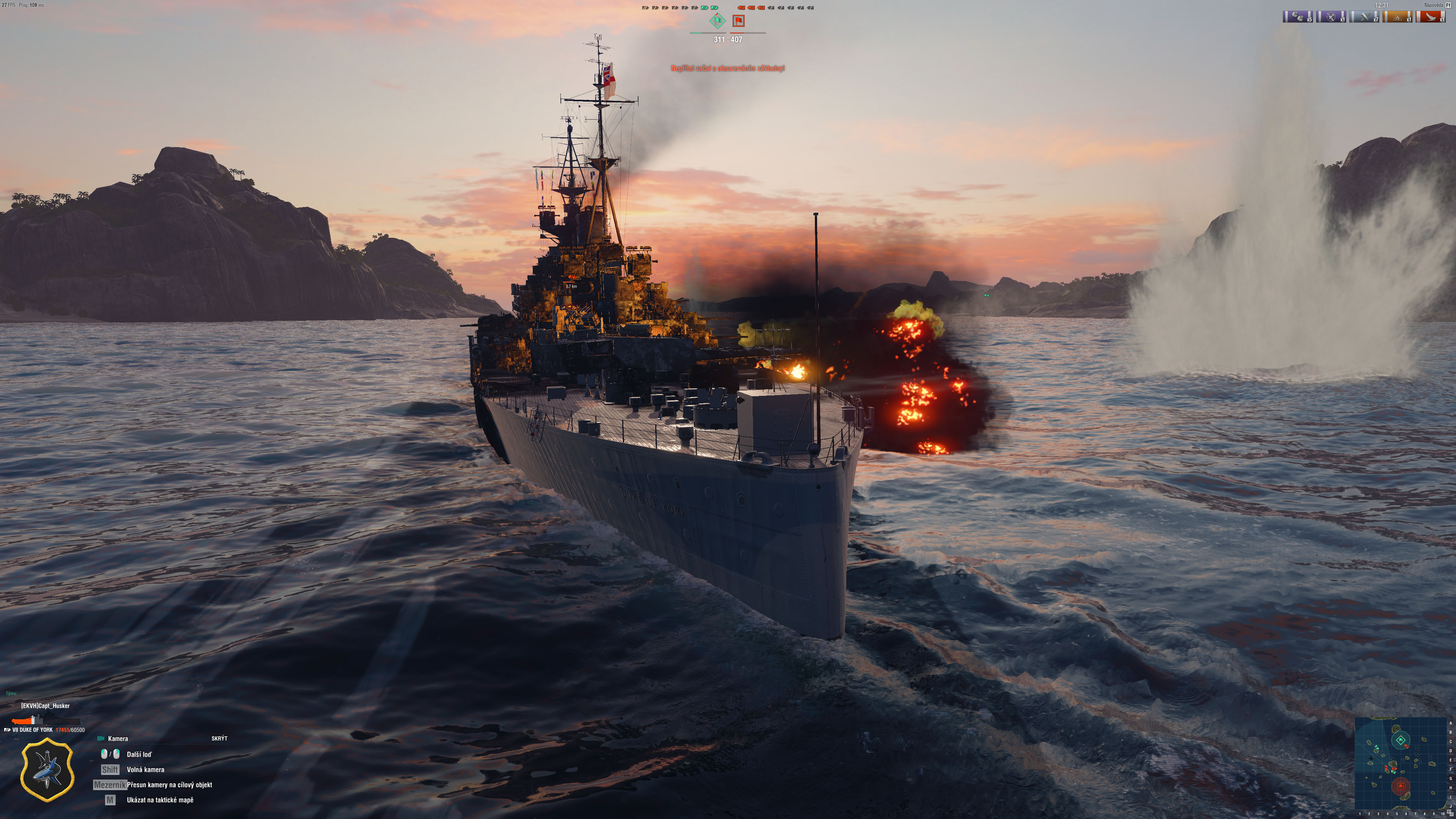
Task: Click the Nápověda help label
Action: (x=1433, y=5)
